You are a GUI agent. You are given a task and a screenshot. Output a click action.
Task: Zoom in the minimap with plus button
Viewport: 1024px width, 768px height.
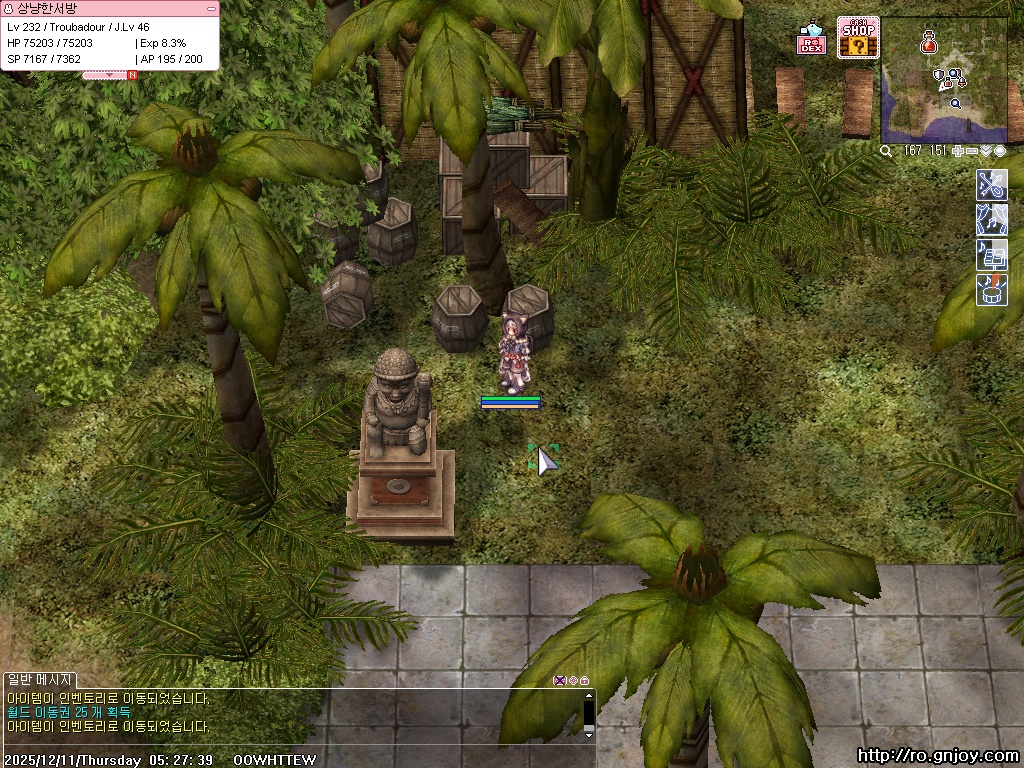tap(958, 151)
